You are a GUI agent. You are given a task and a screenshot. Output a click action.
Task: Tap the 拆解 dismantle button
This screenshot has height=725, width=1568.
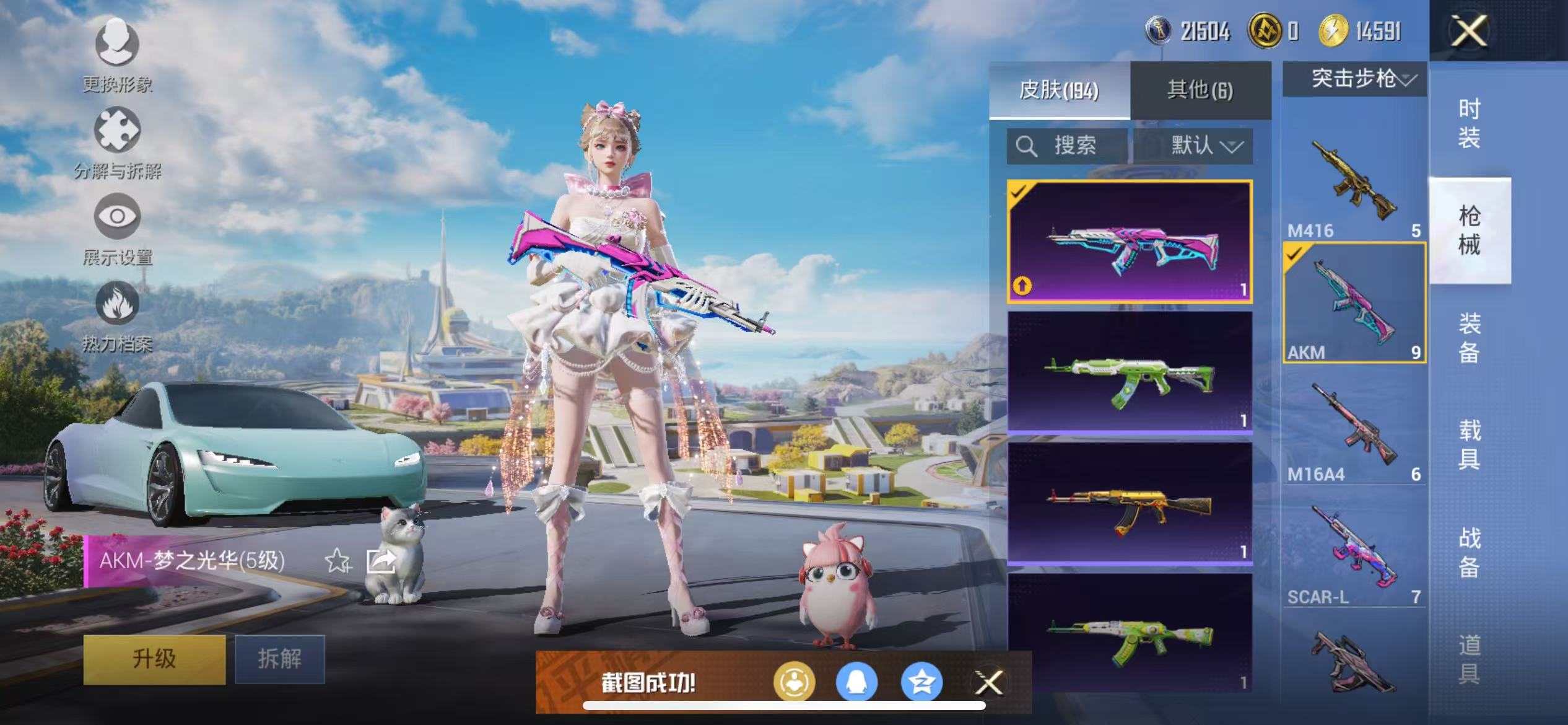pyautogui.click(x=280, y=659)
